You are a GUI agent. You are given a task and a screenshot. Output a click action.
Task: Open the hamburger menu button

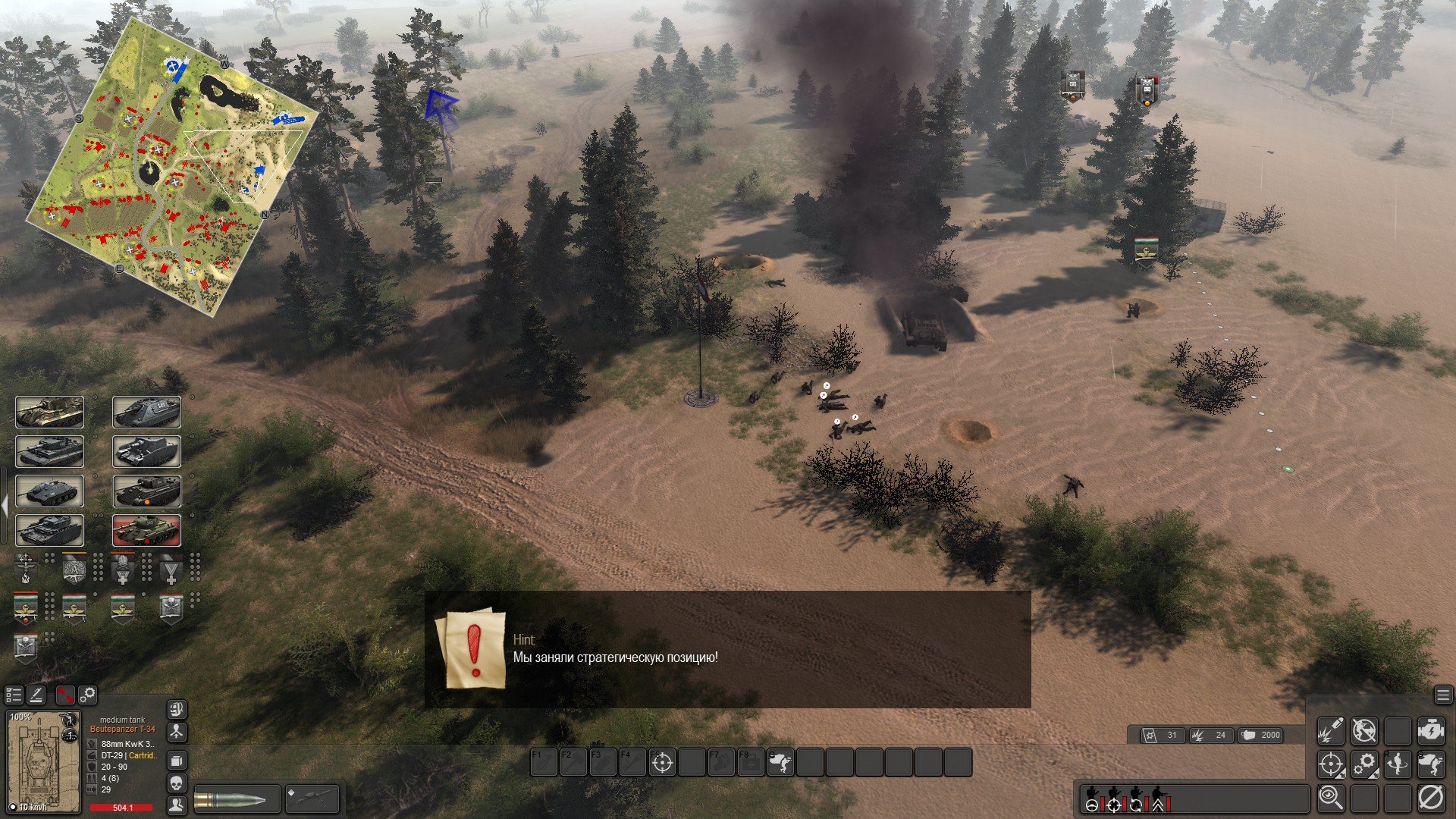1442,695
